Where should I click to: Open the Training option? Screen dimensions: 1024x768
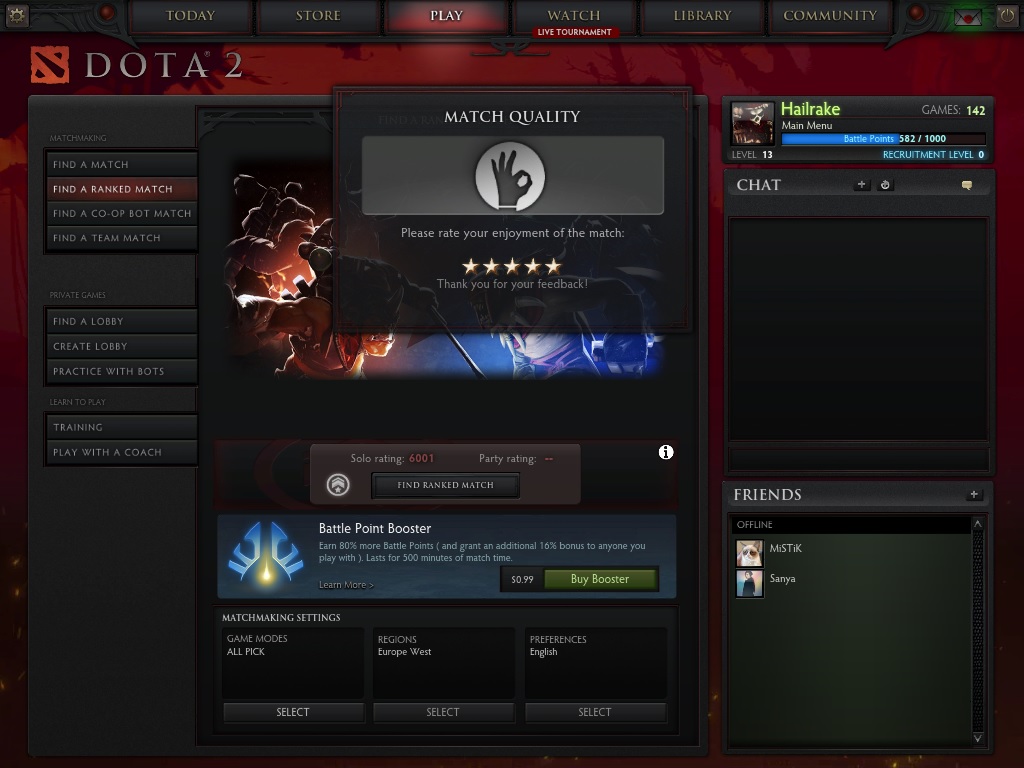point(122,427)
